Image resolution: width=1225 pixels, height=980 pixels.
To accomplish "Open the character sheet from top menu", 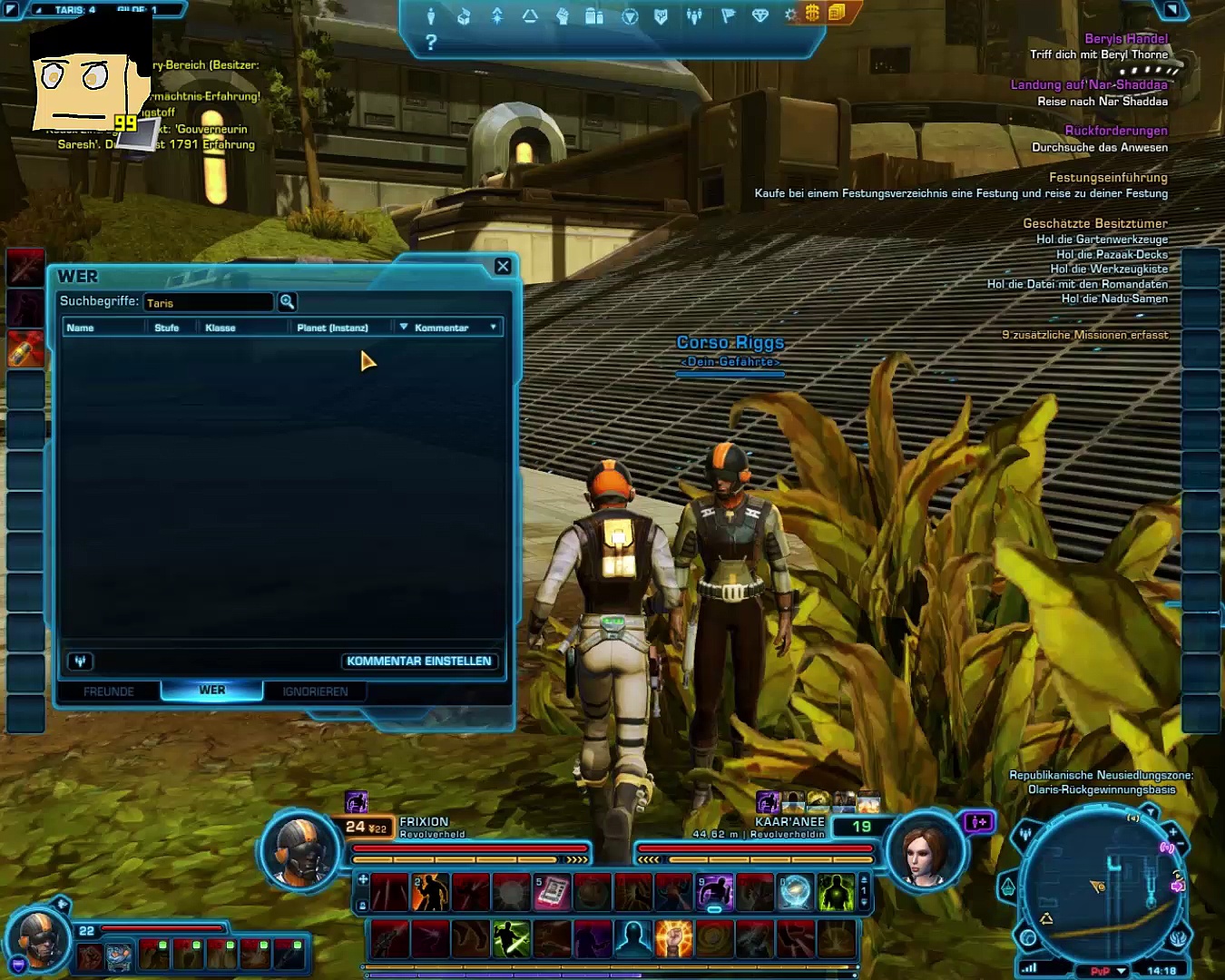I will coord(431,15).
